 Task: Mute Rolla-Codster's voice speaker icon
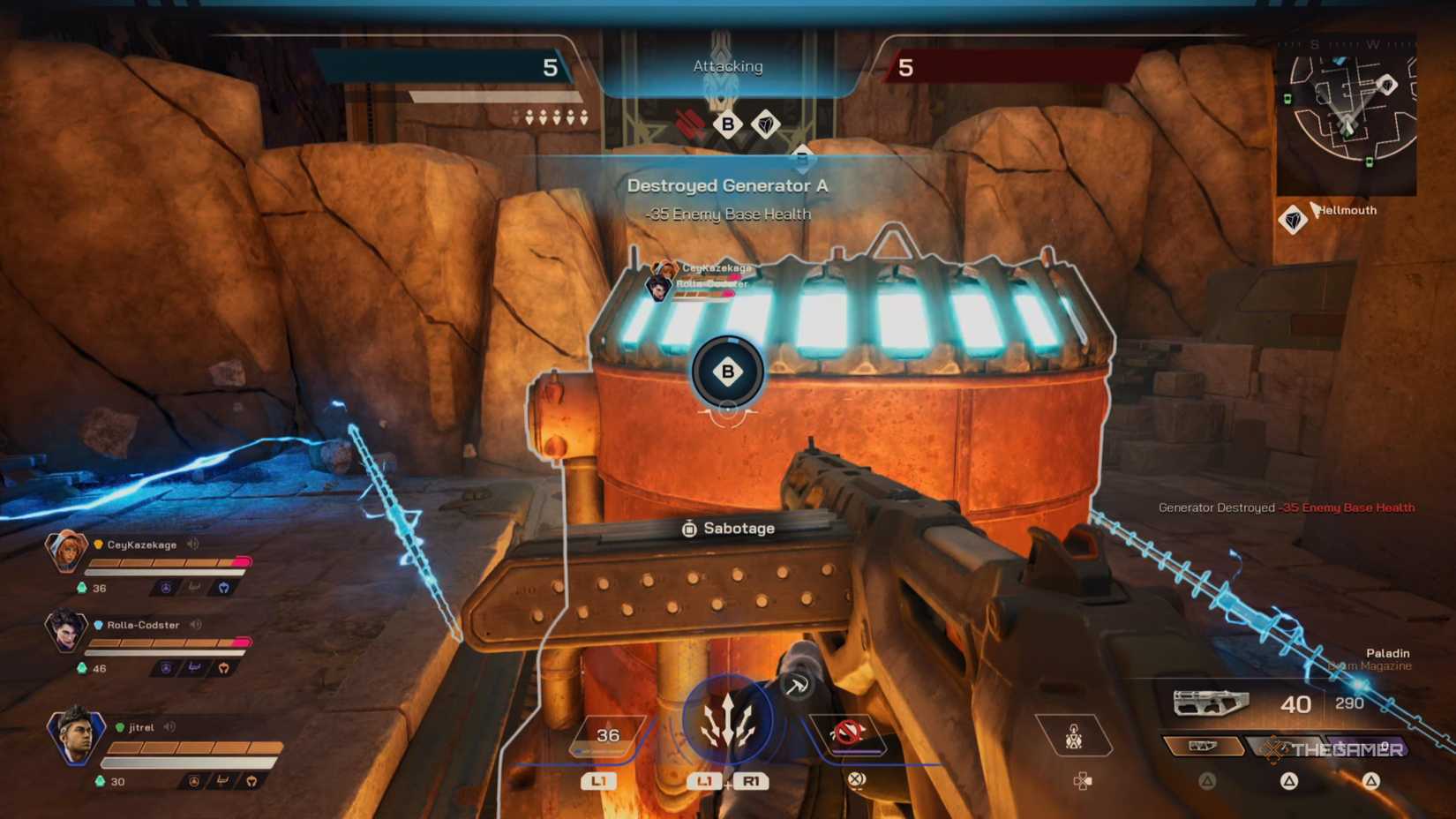click(x=196, y=625)
